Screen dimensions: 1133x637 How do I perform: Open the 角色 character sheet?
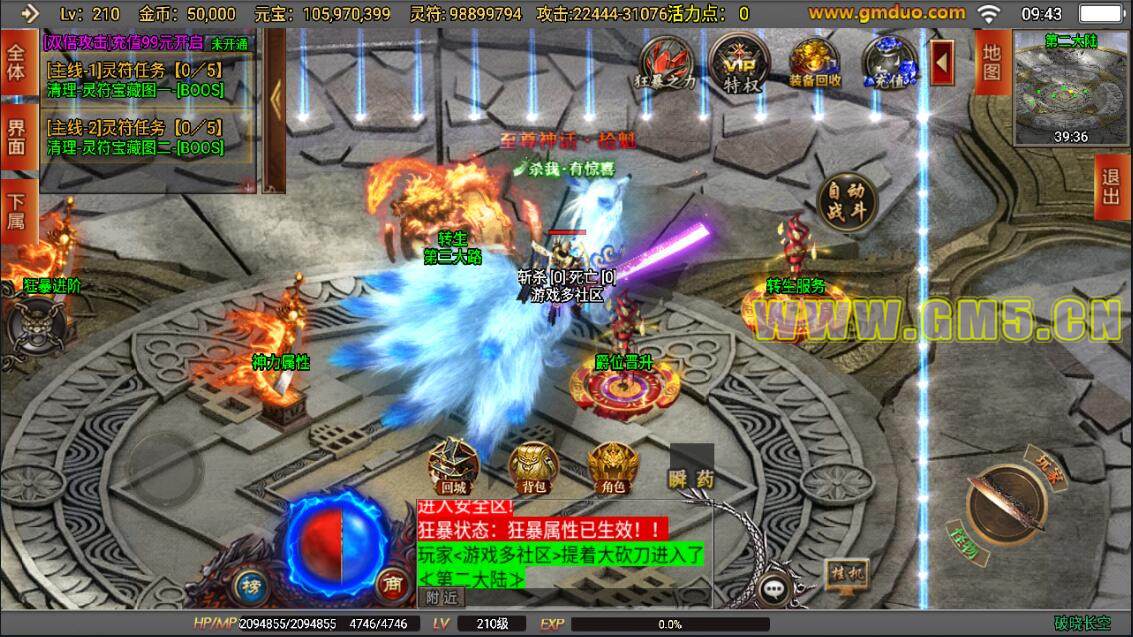pyautogui.click(x=612, y=467)
